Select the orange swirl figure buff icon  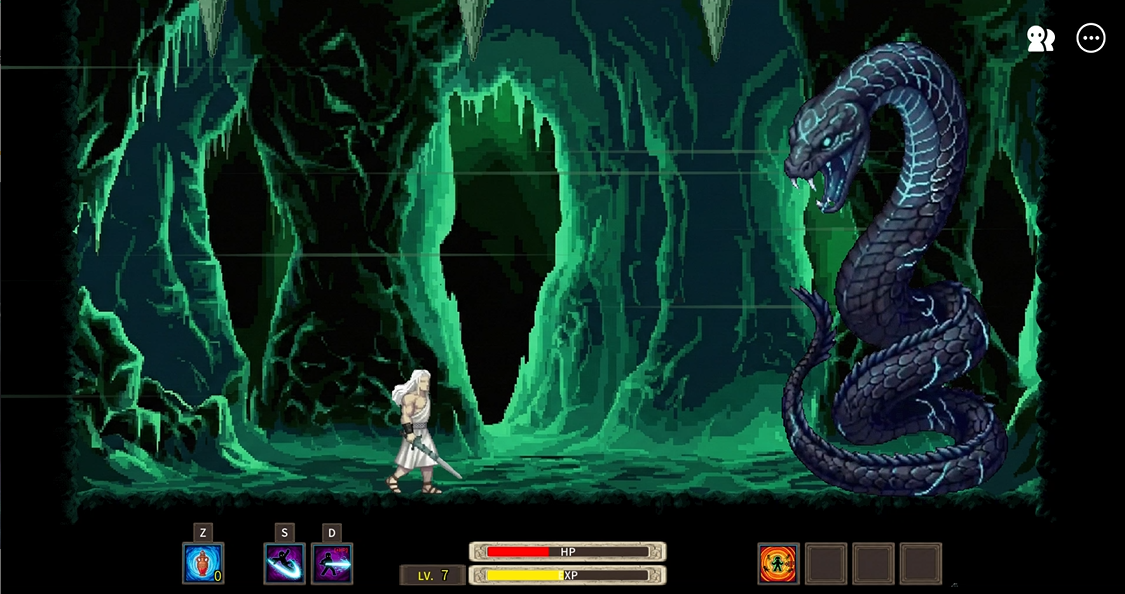[x=778, y=563]
